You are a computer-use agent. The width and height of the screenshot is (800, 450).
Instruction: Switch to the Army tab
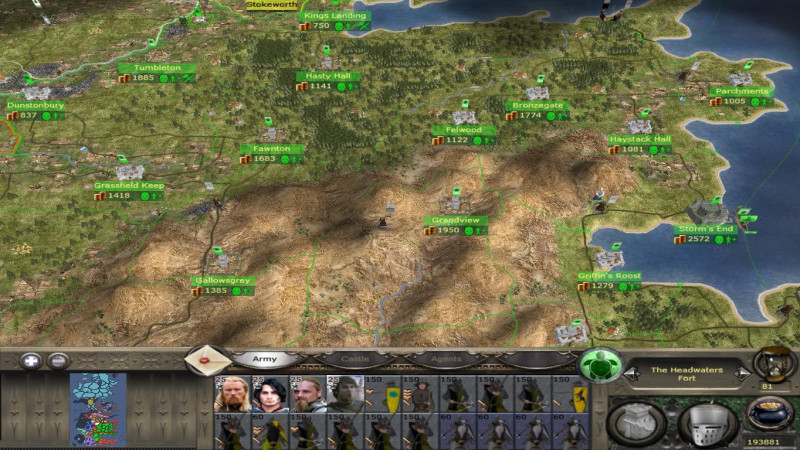tap(264, 358)
